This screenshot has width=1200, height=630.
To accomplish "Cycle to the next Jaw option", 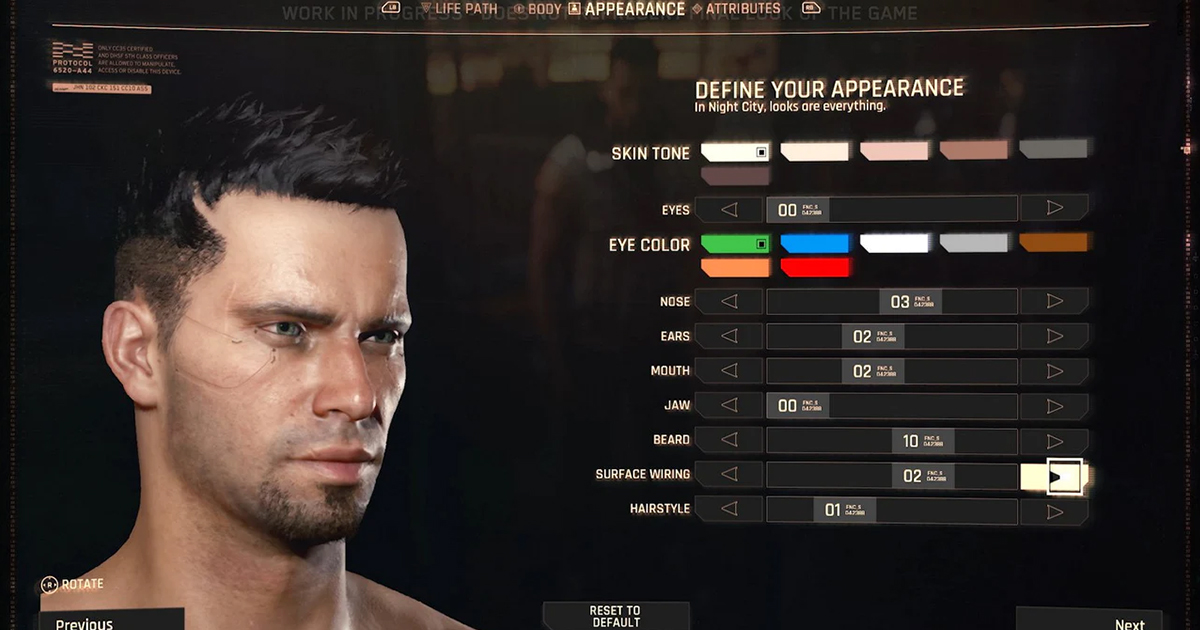I will 1054,406.
